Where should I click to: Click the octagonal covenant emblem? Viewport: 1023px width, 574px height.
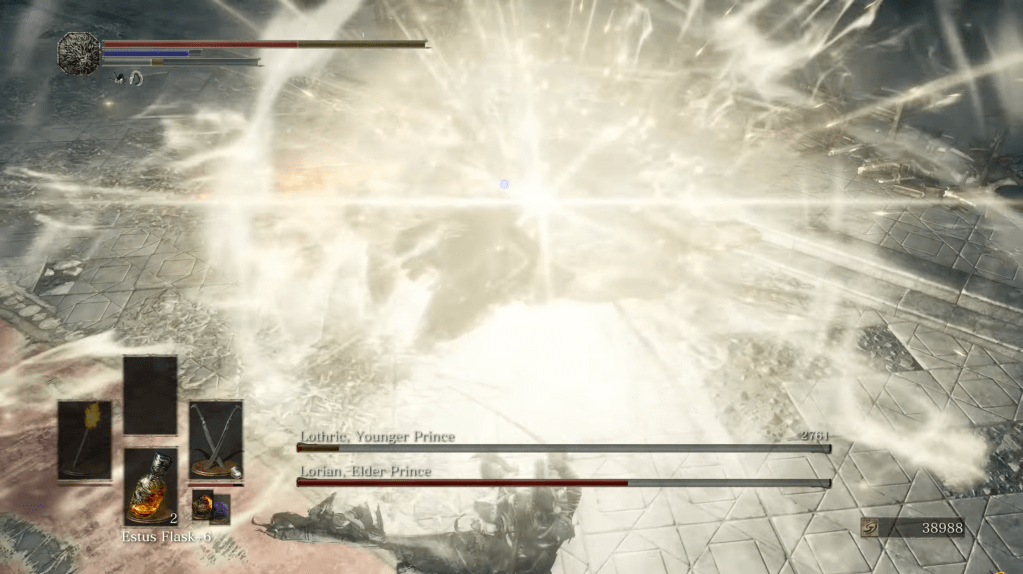[78, 52]
